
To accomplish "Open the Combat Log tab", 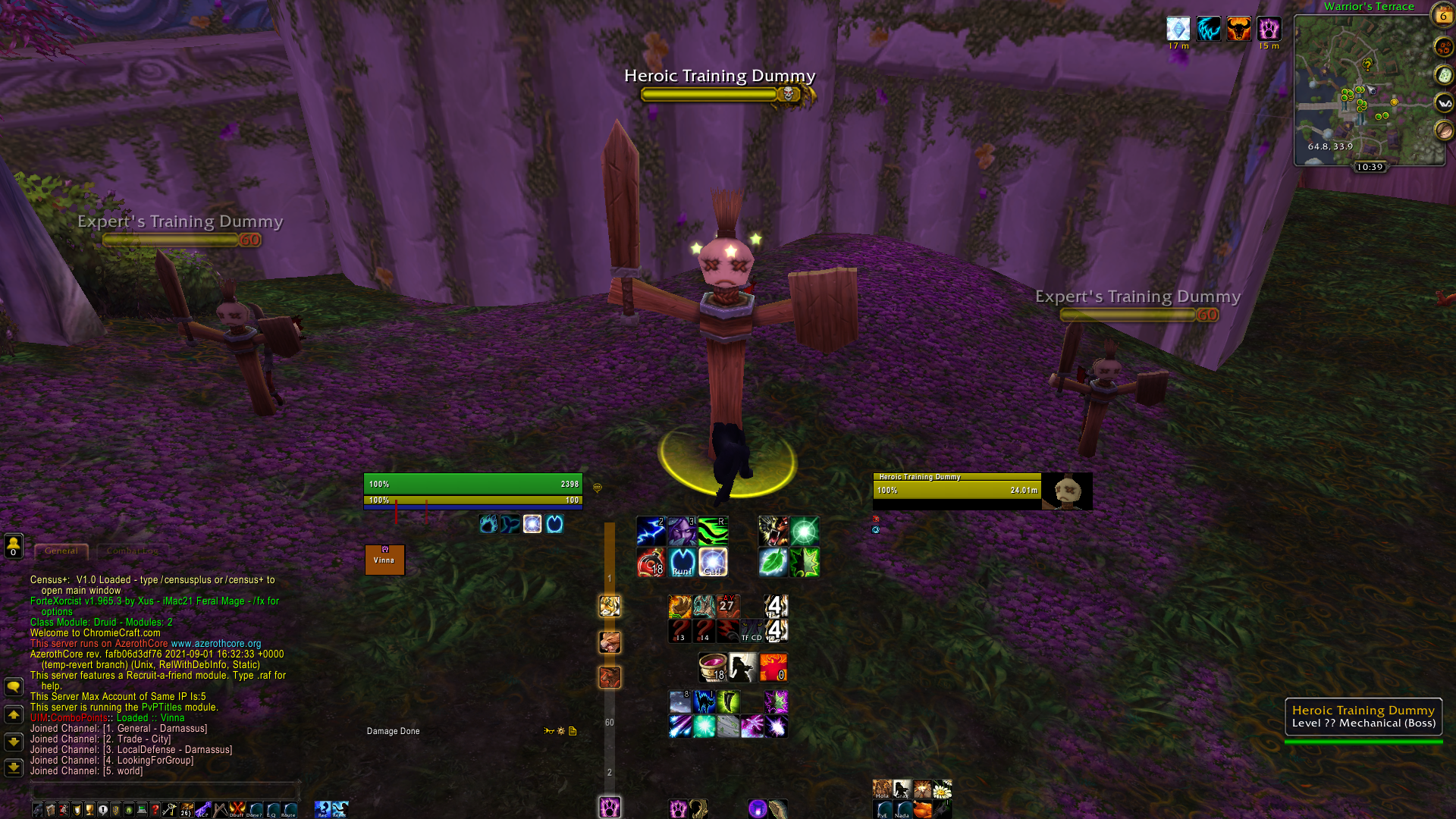I will coord(132,551).
